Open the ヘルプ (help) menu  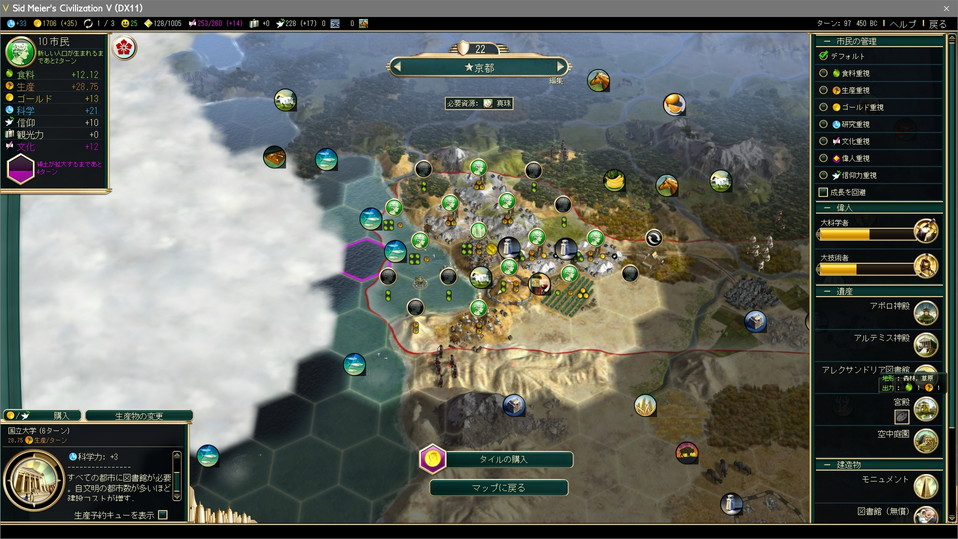point(902,23)
